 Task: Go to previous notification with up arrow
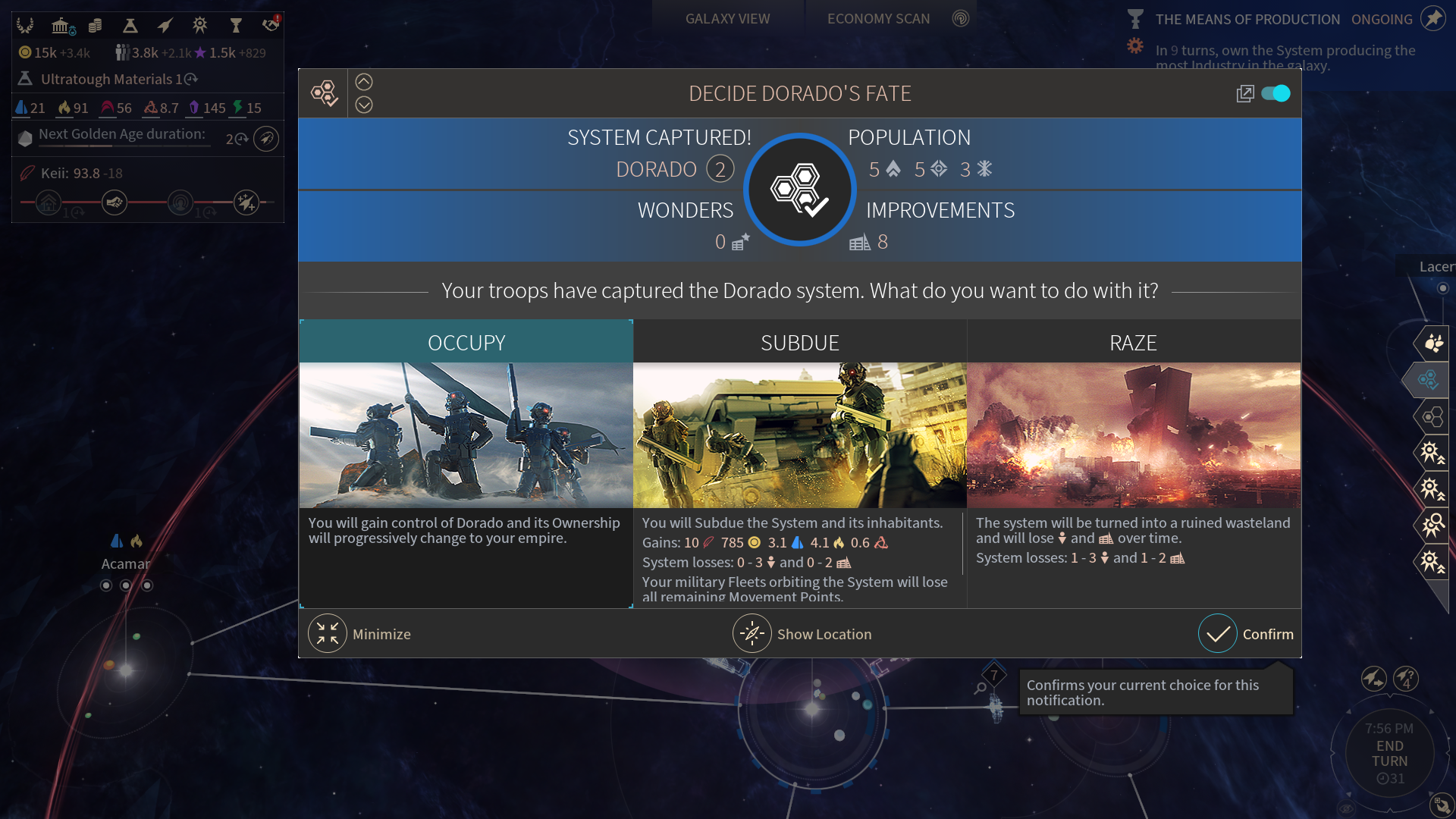pos(364,82)
